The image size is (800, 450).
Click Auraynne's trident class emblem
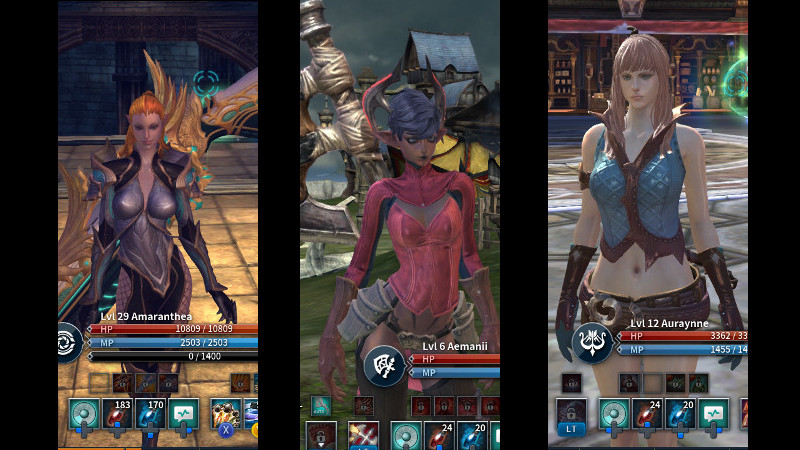click(x=591, y=342)
